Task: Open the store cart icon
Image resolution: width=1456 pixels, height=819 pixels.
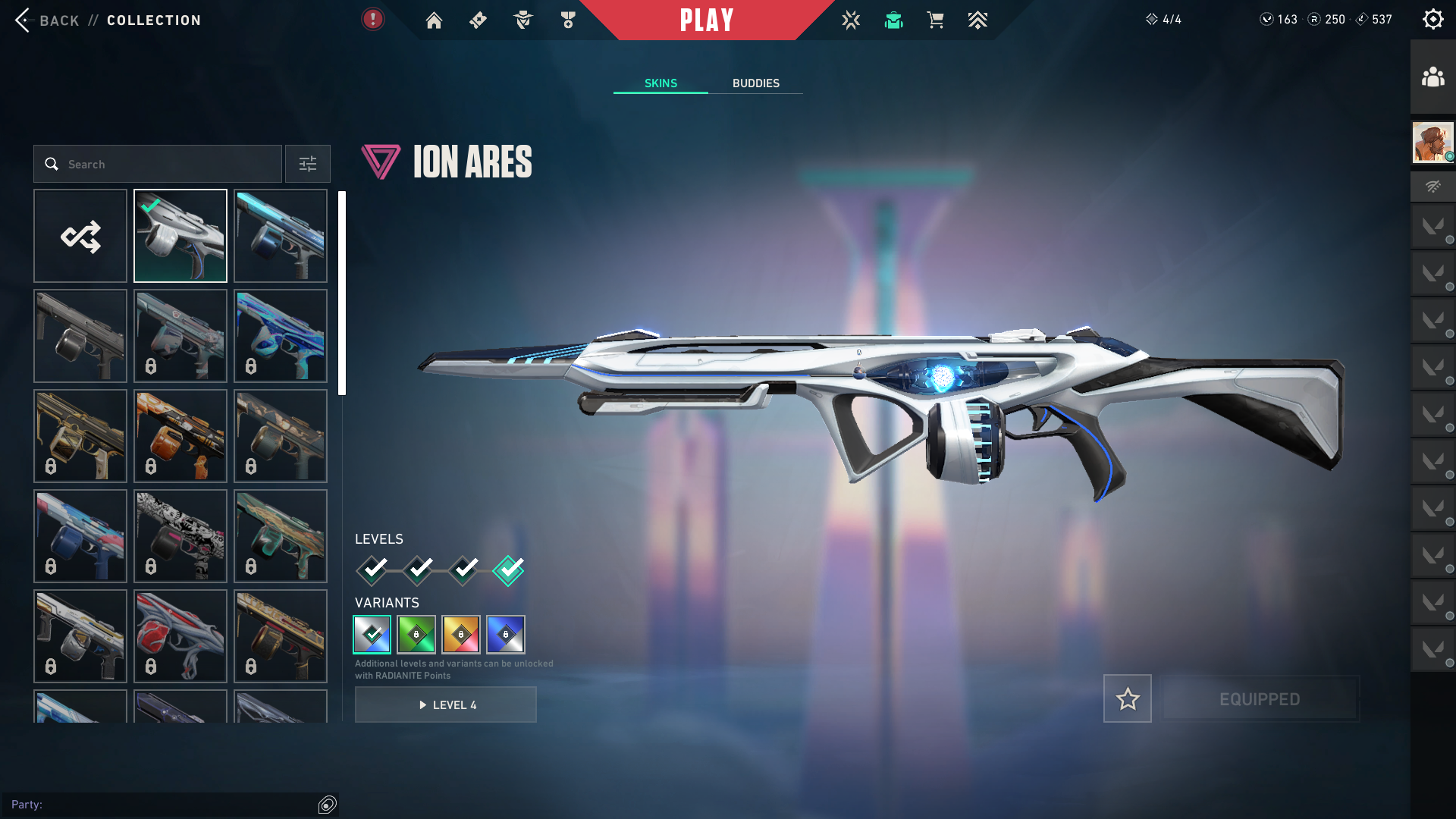Action: click(x=935, y=20)
